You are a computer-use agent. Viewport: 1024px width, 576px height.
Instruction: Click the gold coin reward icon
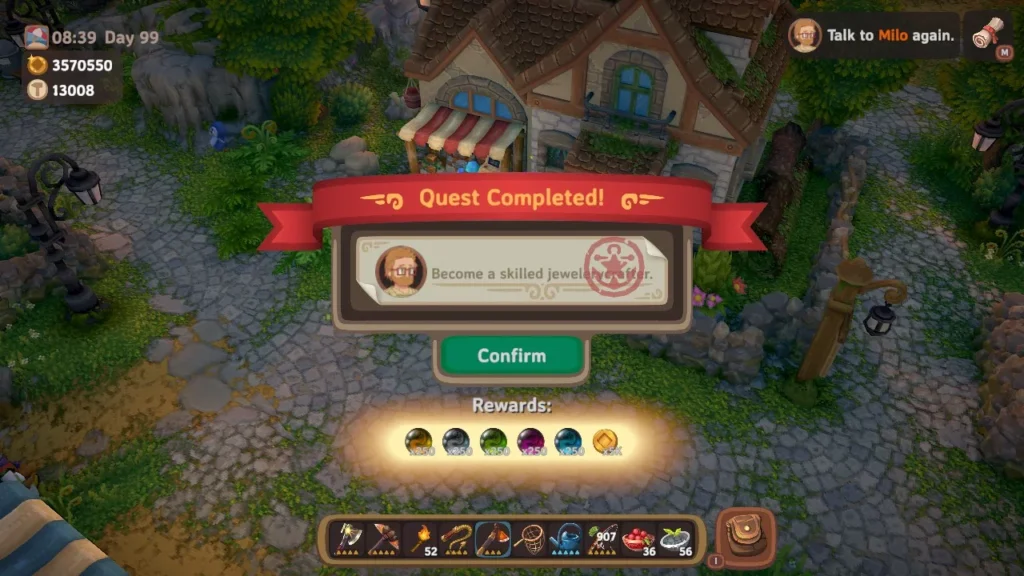[x=604, y=440]
